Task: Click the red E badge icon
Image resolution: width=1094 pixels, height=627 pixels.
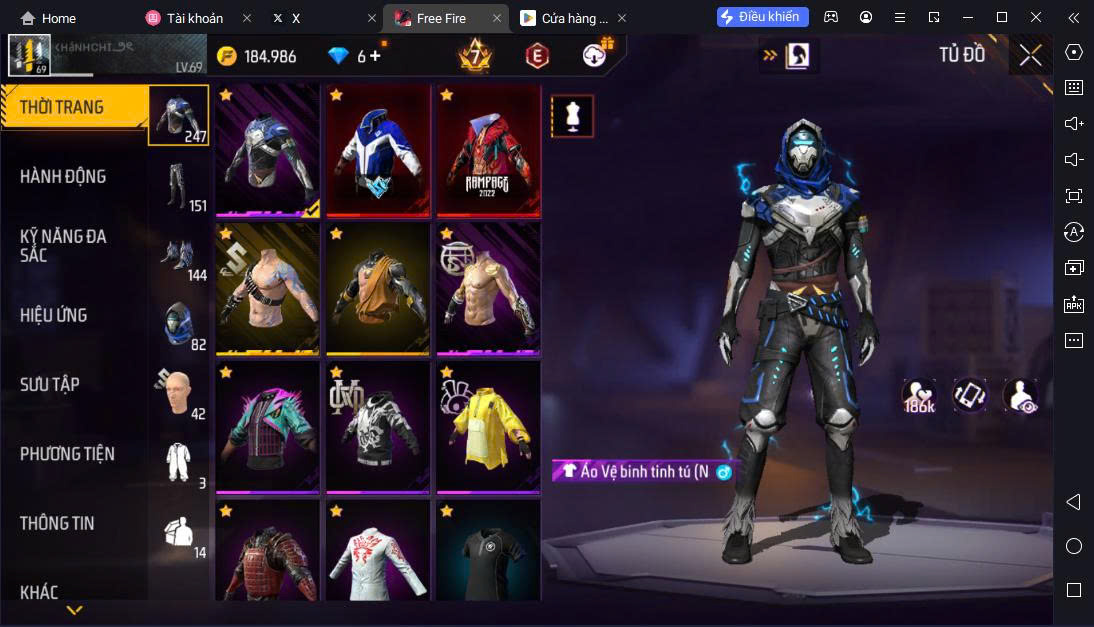Action: 537,56
